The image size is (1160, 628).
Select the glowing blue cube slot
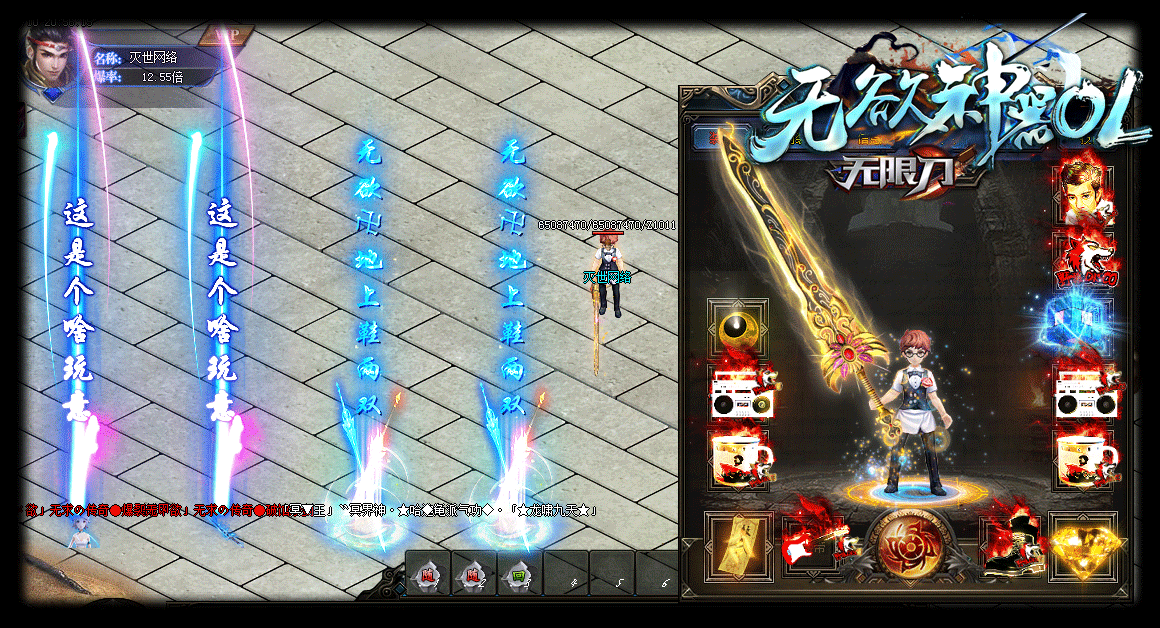(1084, 327)
